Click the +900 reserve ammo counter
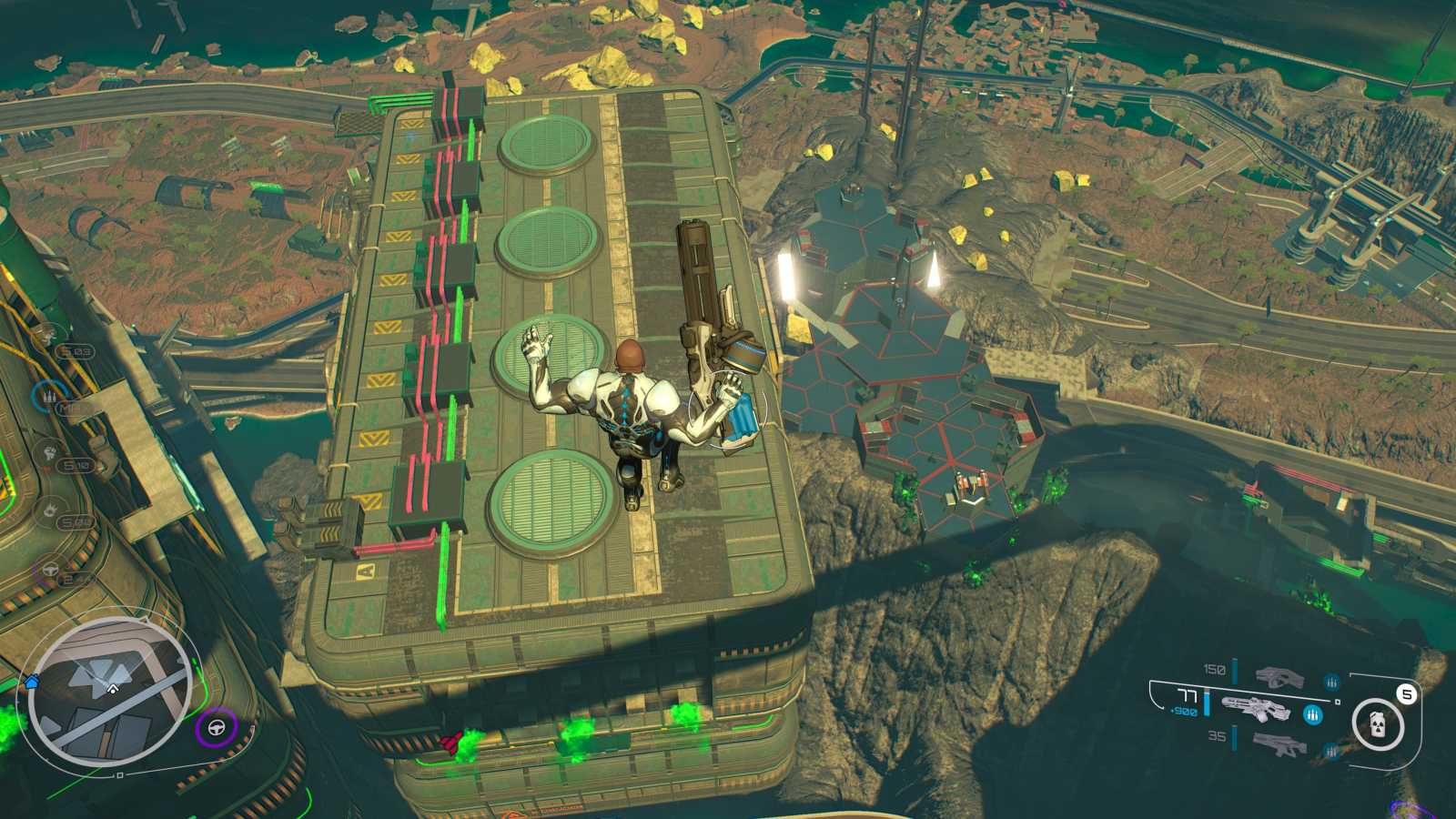Image resolution: width=1456 pixels, height=819 pixels. 1185,712
